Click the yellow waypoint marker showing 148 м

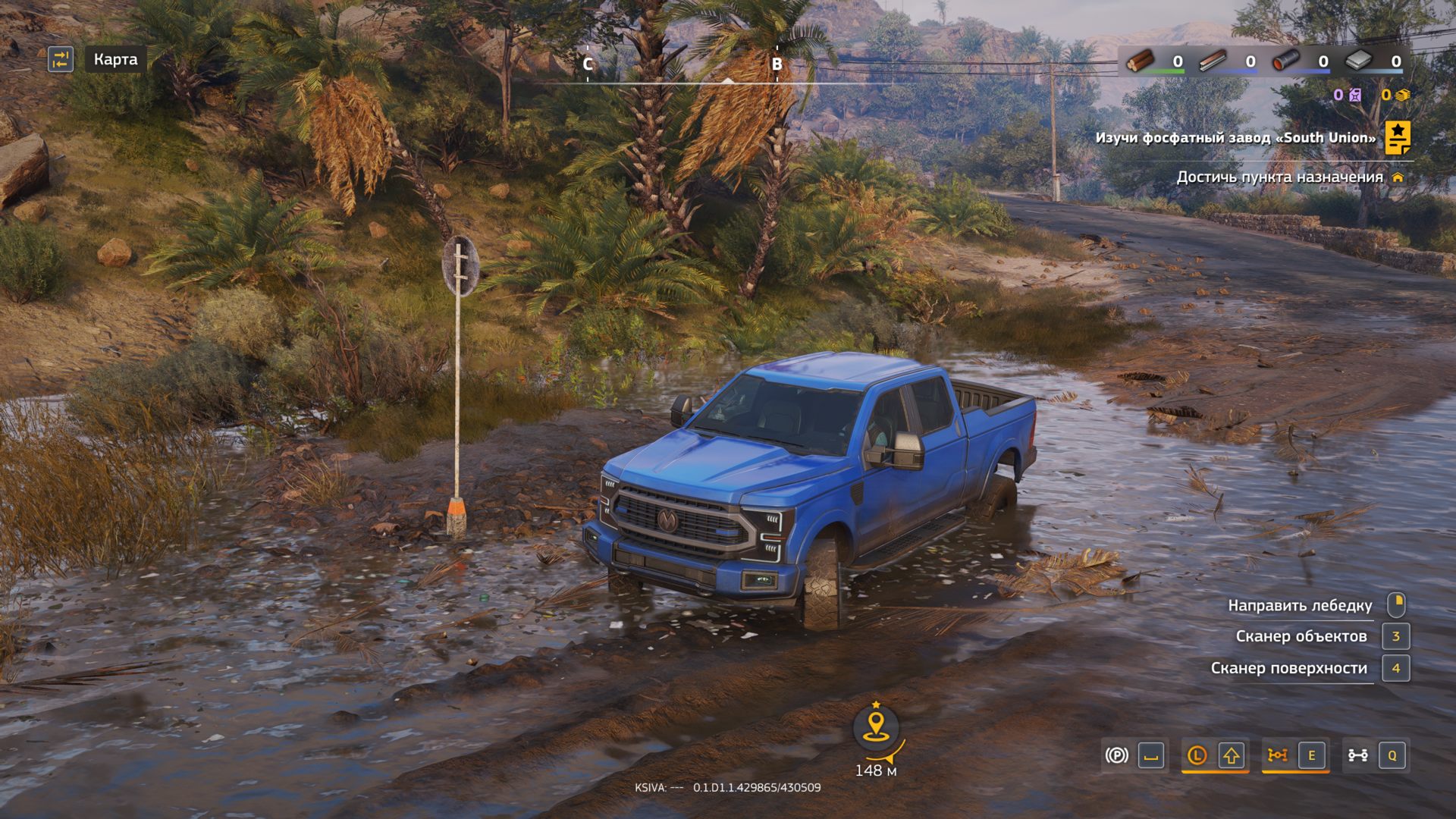(x=876, y=726)
